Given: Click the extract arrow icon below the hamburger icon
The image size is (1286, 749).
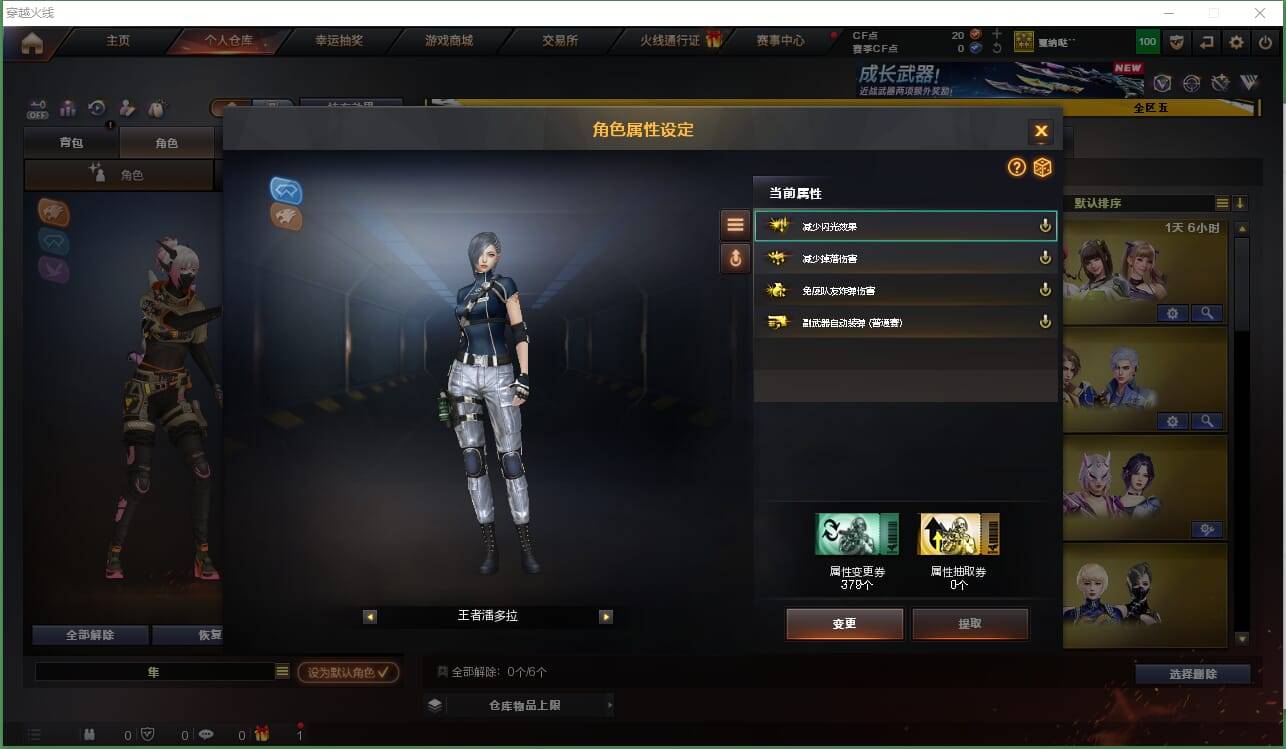Looking at the screenshot, I should 735,258.
